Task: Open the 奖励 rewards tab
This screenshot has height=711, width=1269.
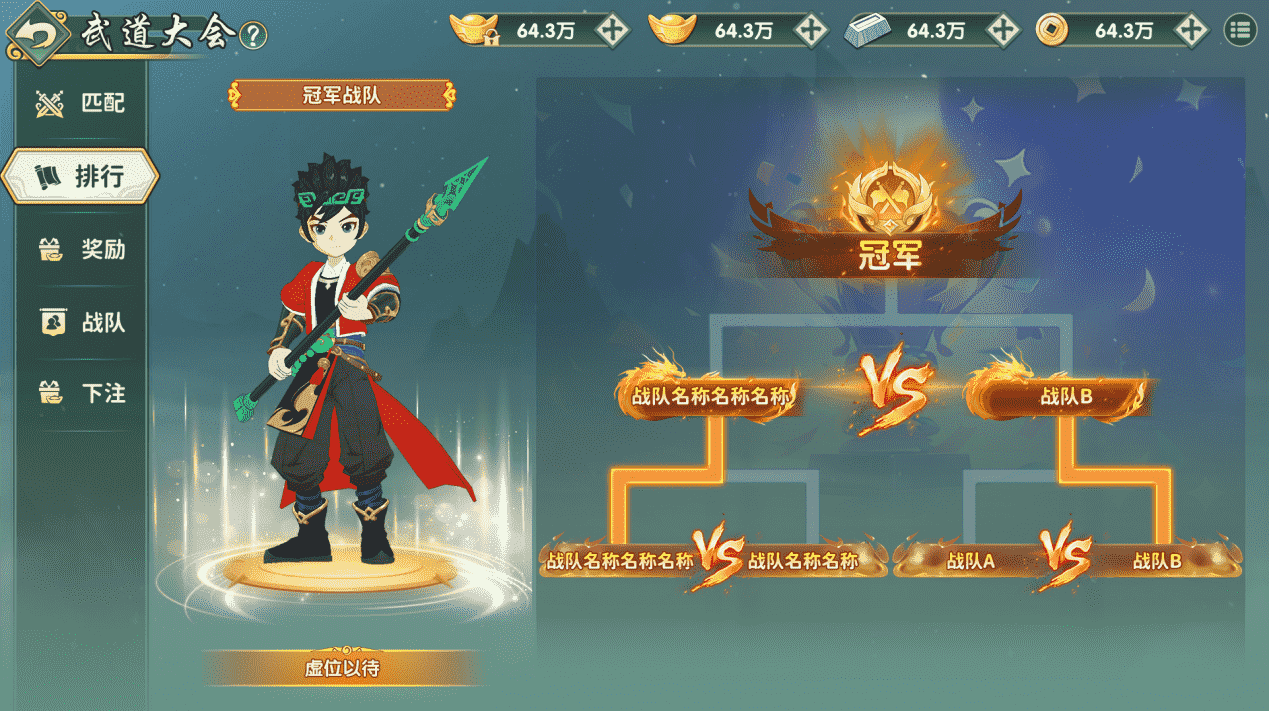Action: [x=82, y=249]
